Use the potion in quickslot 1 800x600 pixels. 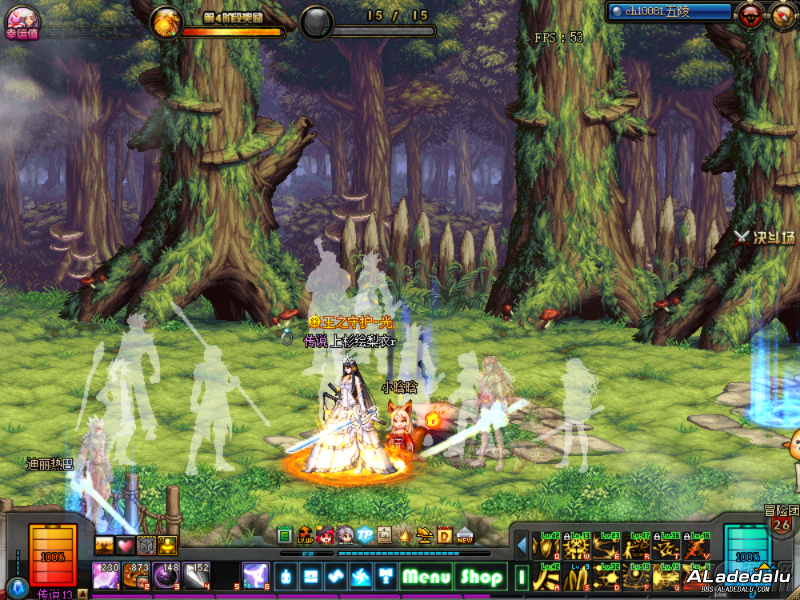[106, 575]
